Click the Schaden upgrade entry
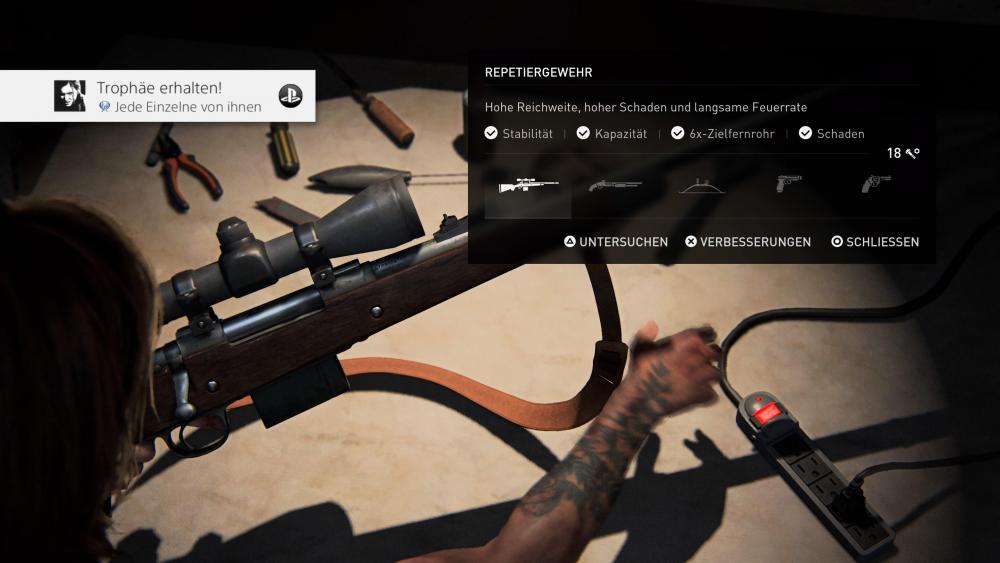 [832, 134]
